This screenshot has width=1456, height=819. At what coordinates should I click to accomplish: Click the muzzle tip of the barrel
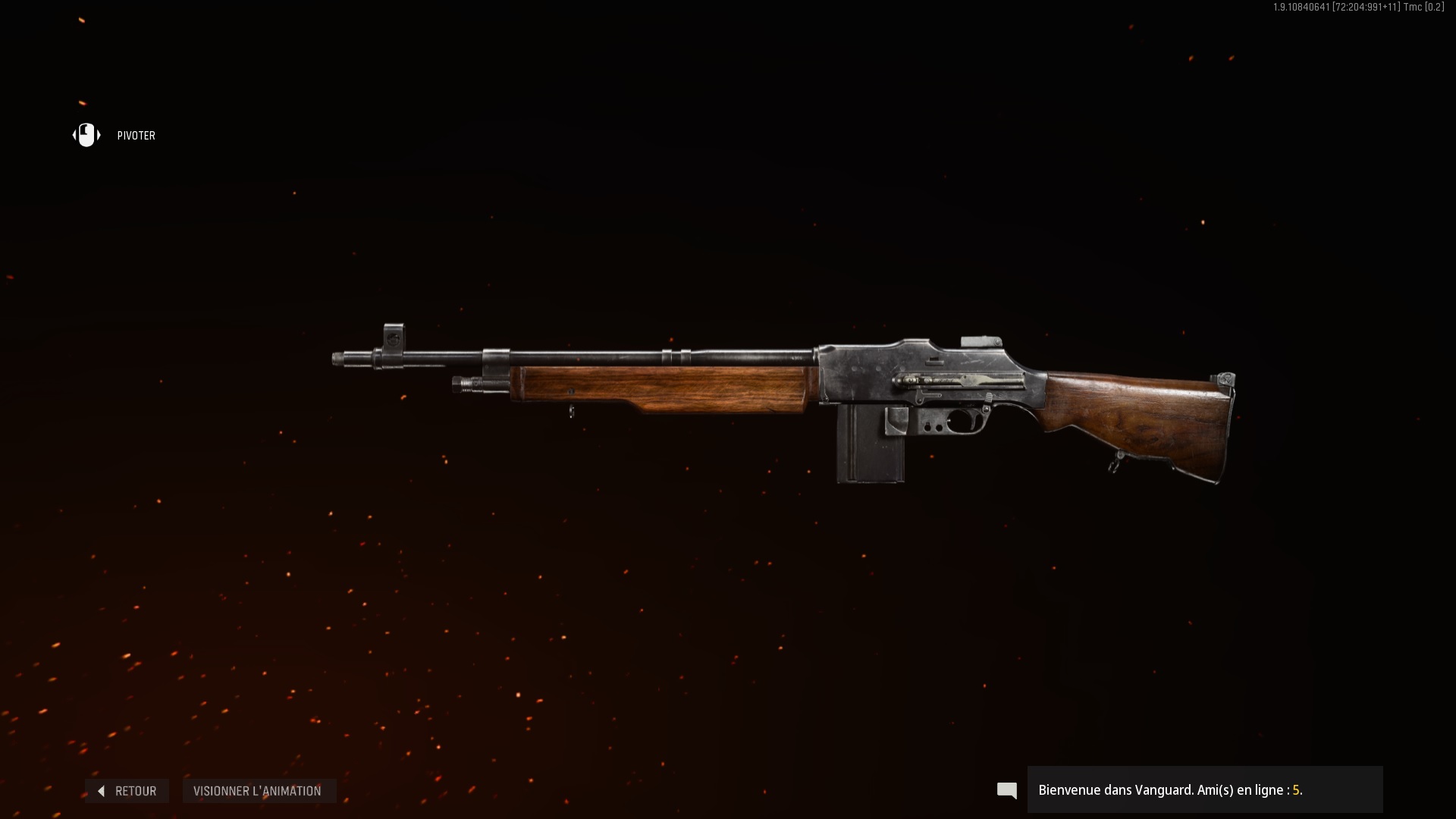coord(337,356)
